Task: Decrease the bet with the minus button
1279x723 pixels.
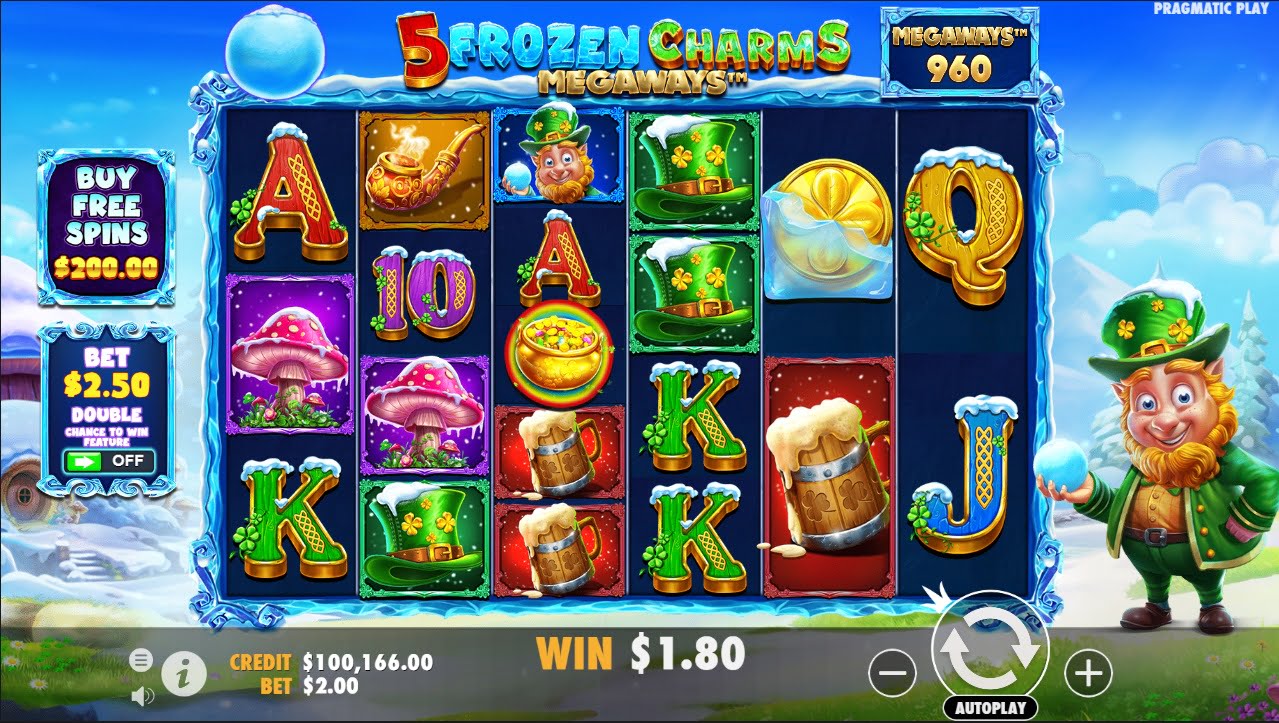Action: (x=892, y=674)
